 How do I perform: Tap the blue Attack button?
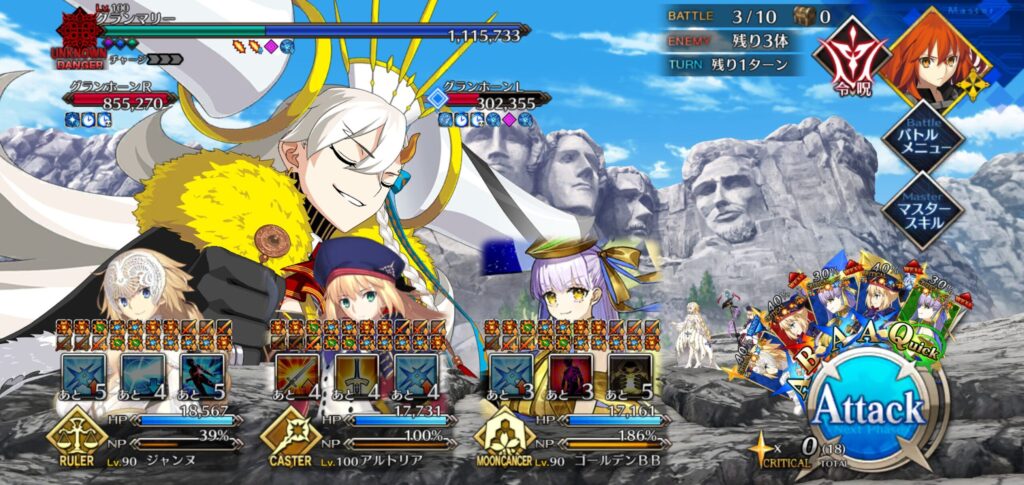click(866, 408)
